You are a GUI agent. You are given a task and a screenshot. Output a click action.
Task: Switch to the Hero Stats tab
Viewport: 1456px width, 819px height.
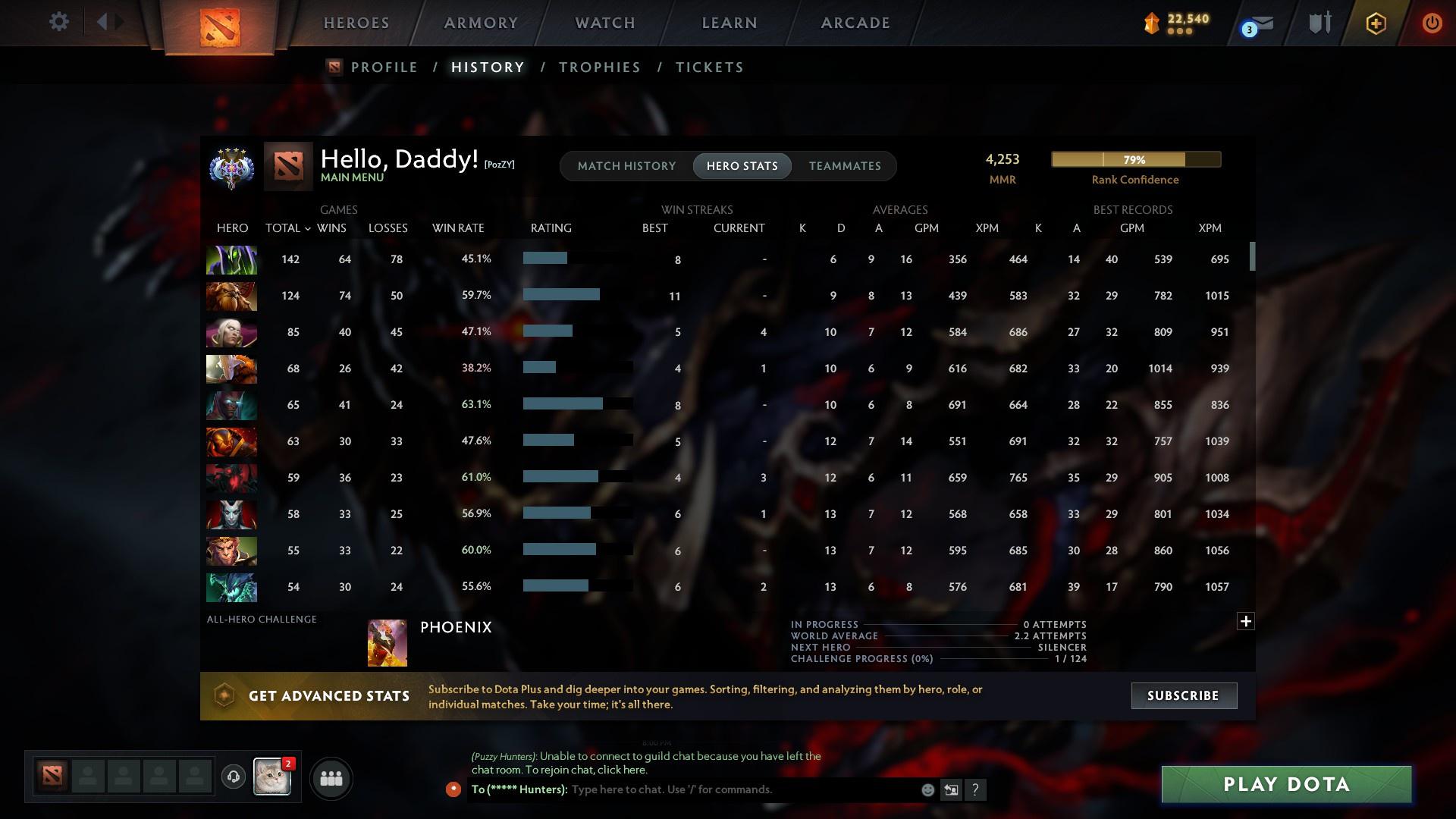[x=742, y=166]
